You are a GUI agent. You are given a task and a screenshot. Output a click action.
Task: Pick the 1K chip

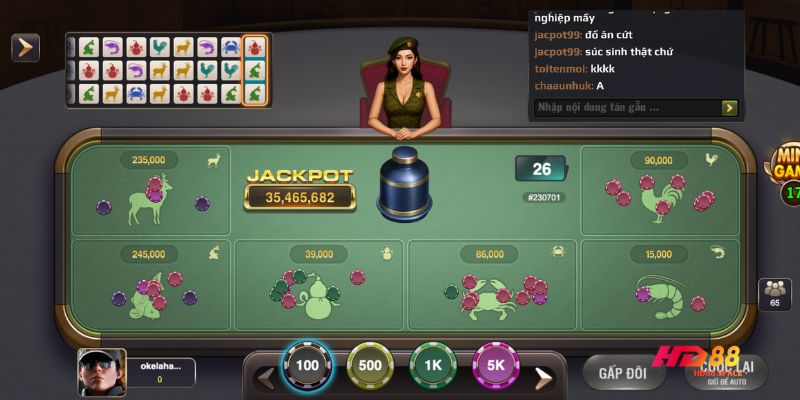click(433, 365)
